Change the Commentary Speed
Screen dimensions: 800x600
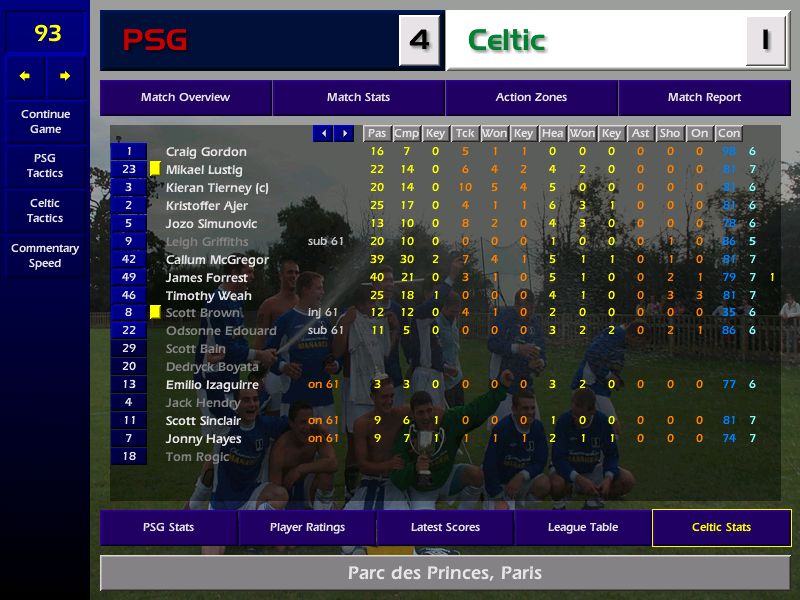[x=45, y=256]
